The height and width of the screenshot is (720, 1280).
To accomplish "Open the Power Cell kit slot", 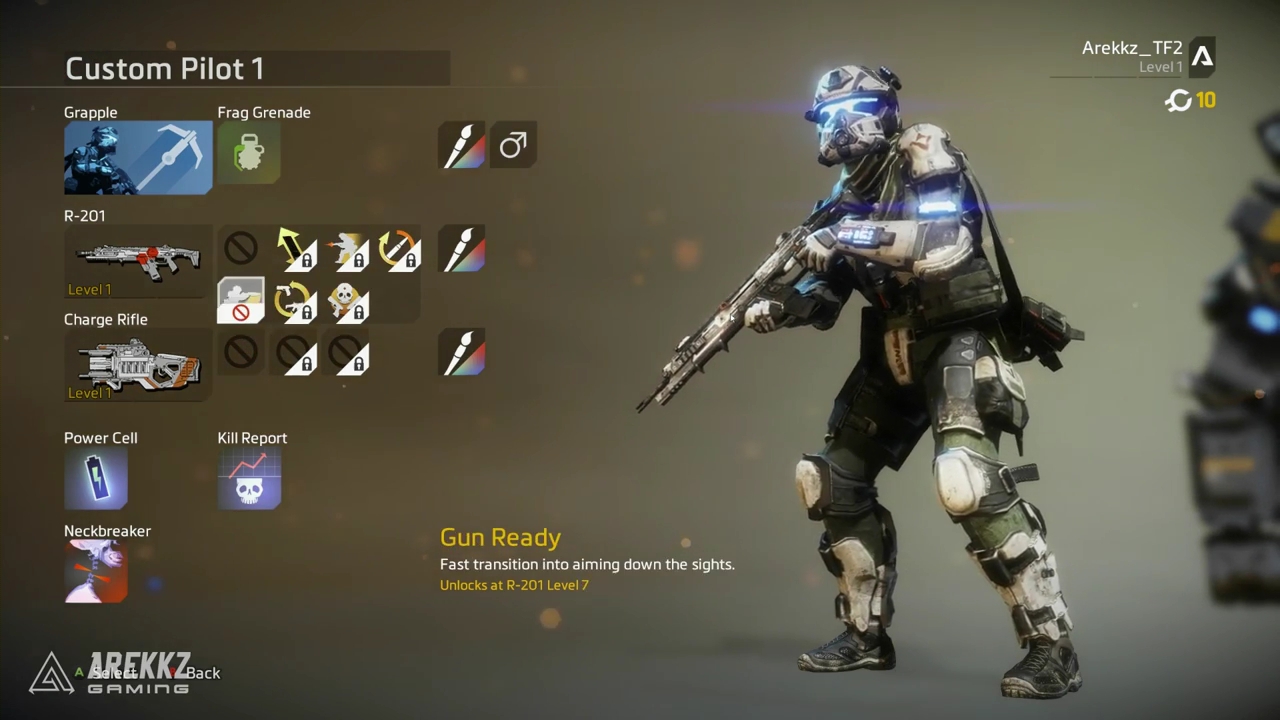I will pos(96,478).
